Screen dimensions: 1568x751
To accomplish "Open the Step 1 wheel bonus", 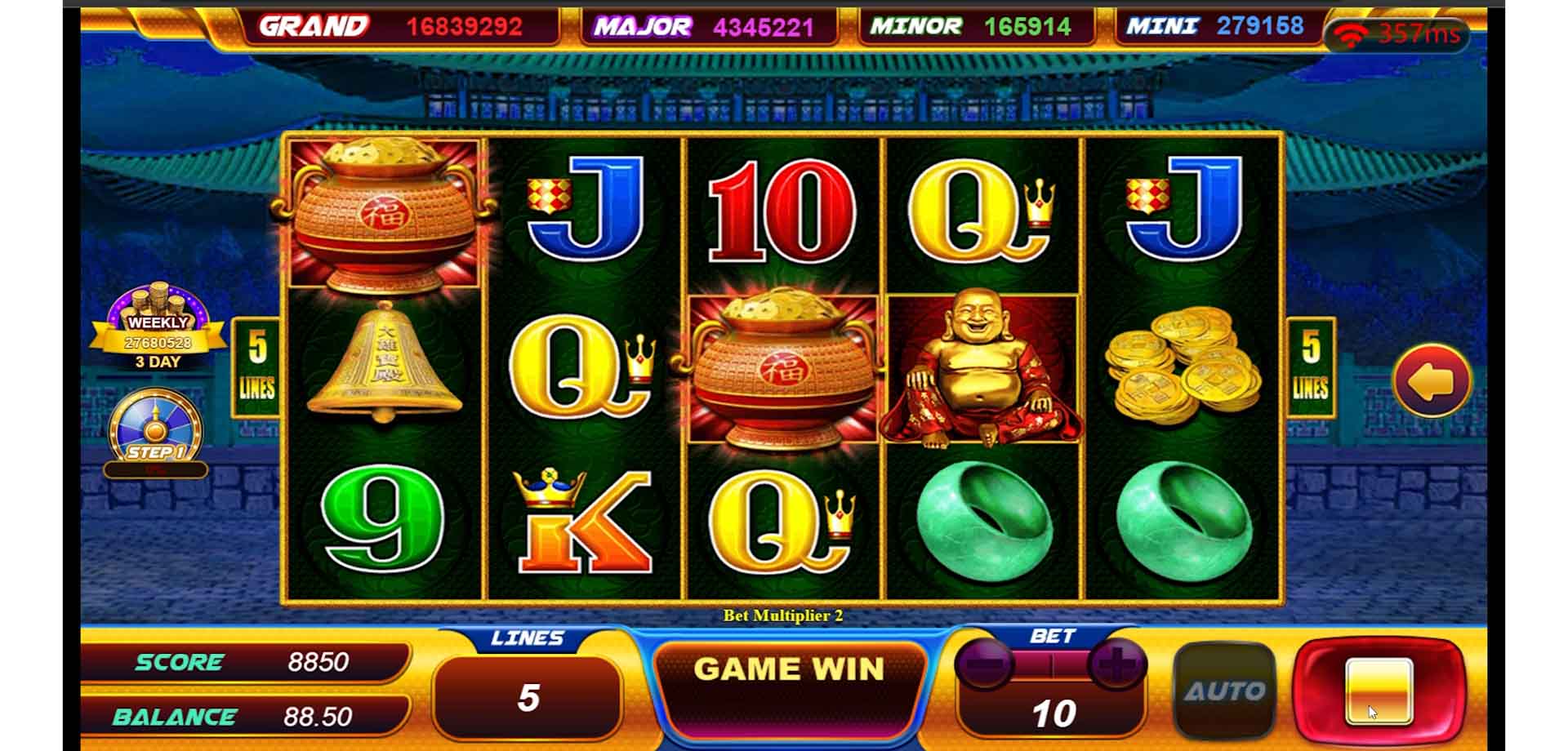I will (x=155, y=433).
